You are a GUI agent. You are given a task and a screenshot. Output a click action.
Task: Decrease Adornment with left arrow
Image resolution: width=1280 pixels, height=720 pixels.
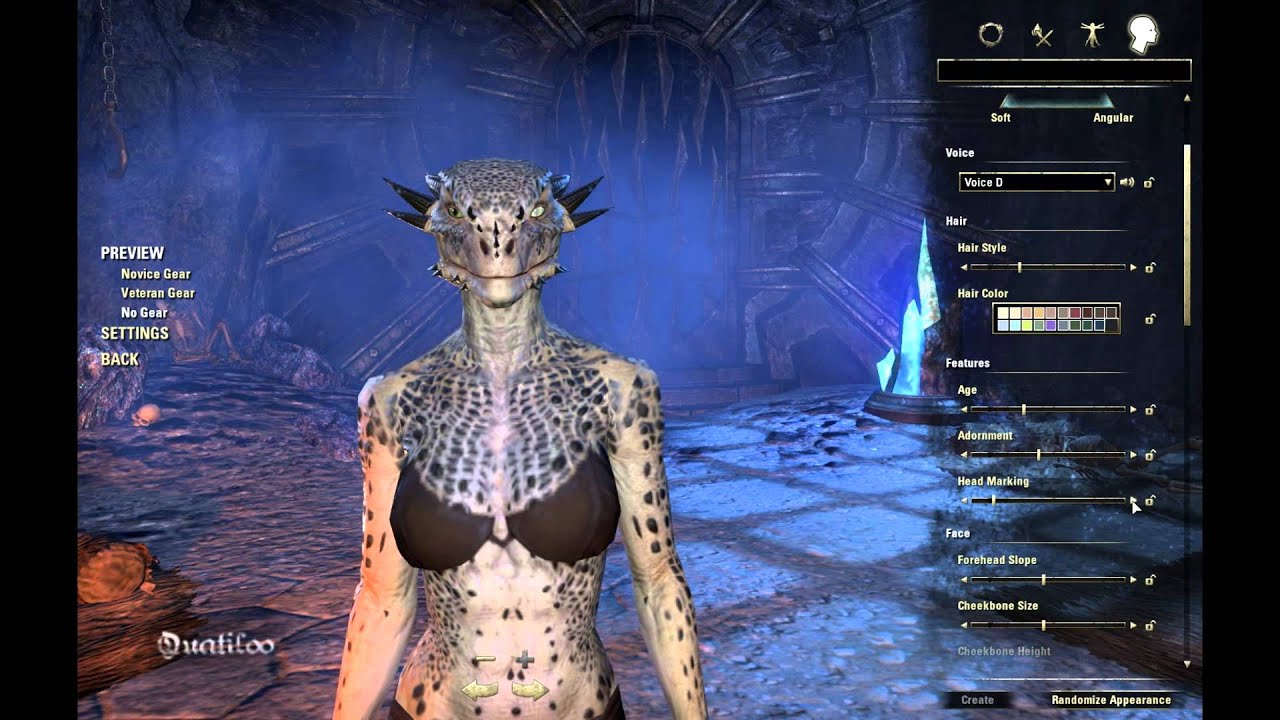tap(964, 455)
